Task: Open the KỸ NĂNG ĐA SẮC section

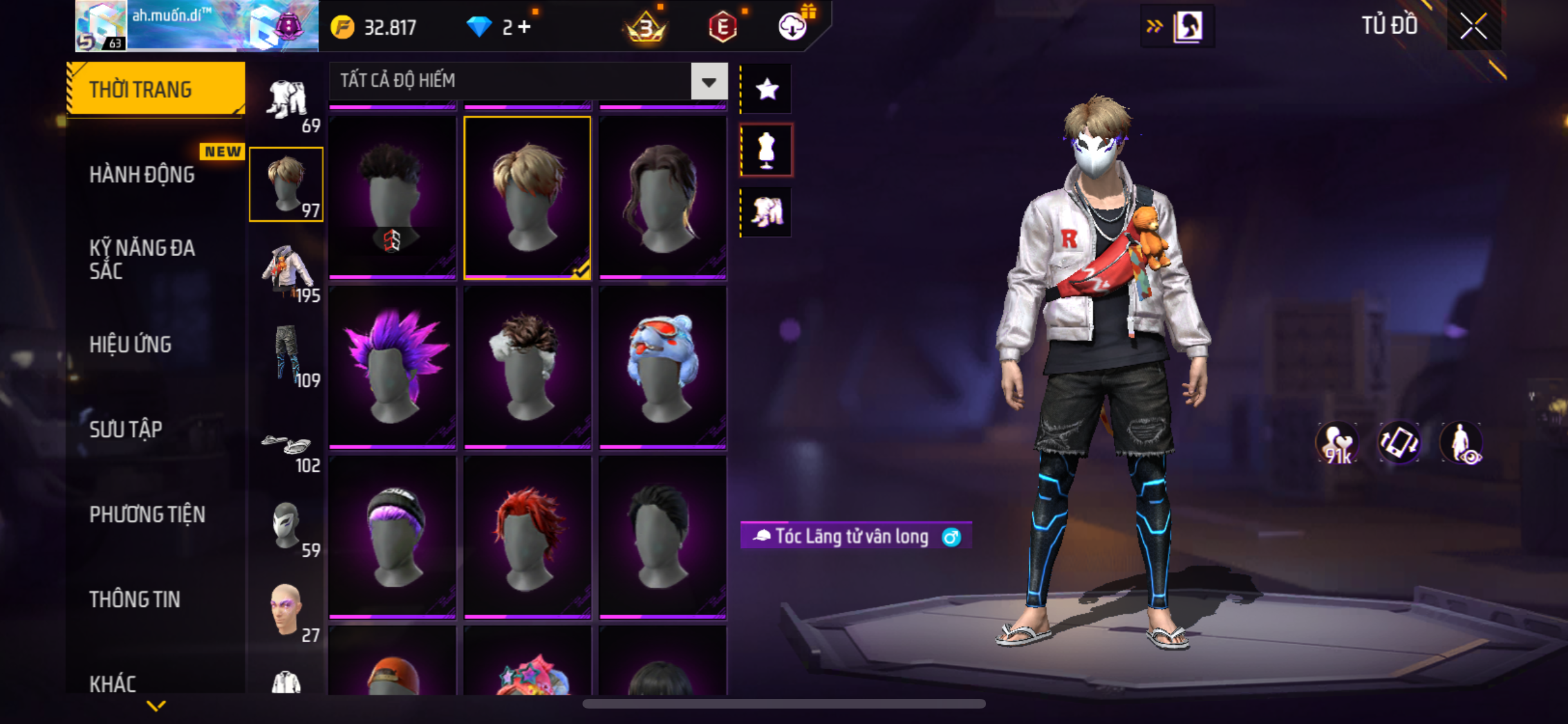Action: coord(142,259)
